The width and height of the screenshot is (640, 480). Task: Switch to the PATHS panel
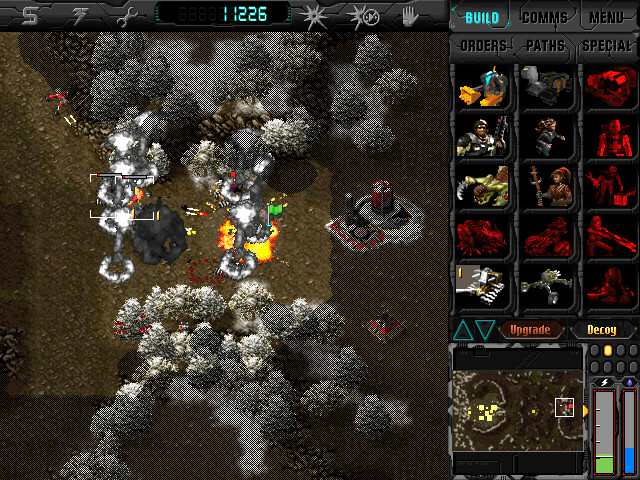pos(544,46)
